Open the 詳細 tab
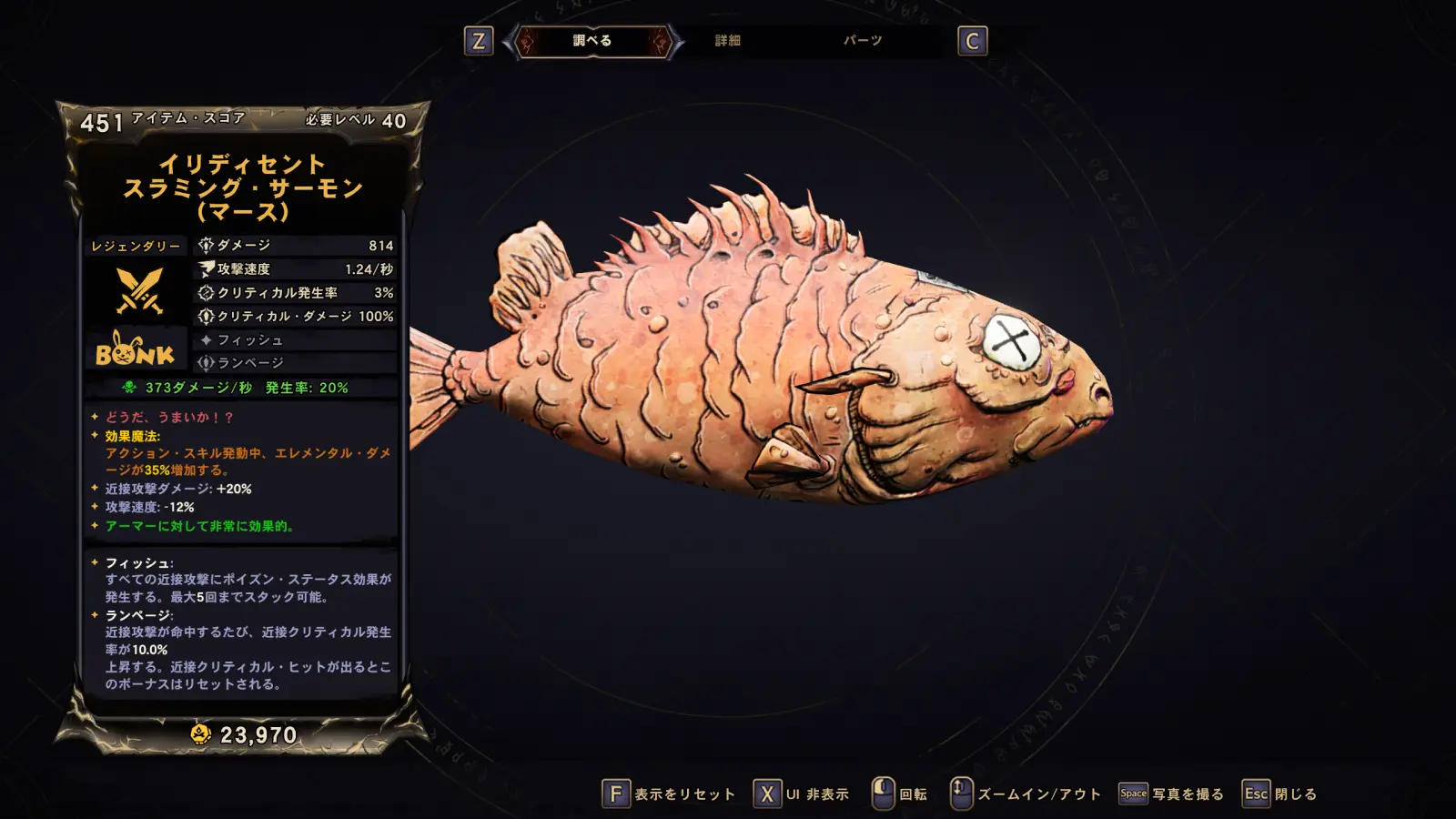The image size is (1456, 819). pyautogui.click(x=727, y=41)
